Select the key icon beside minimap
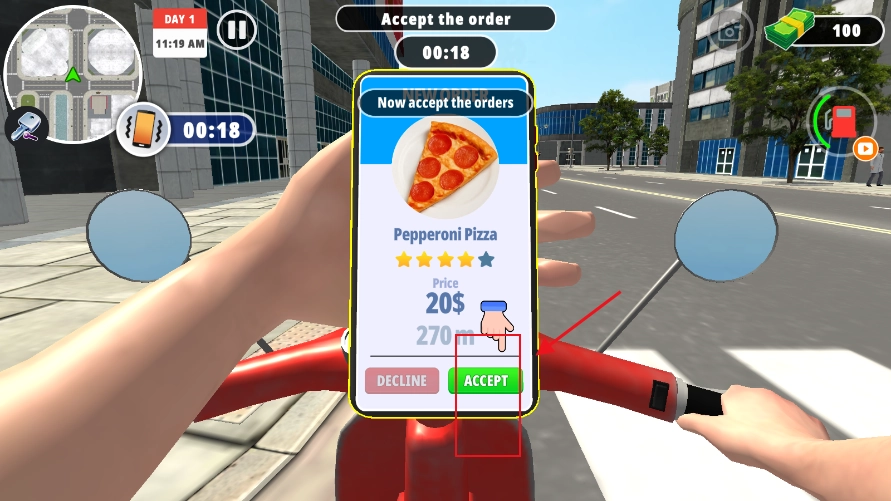The height and width of the screenshot is (501, 891). [26, 125]
